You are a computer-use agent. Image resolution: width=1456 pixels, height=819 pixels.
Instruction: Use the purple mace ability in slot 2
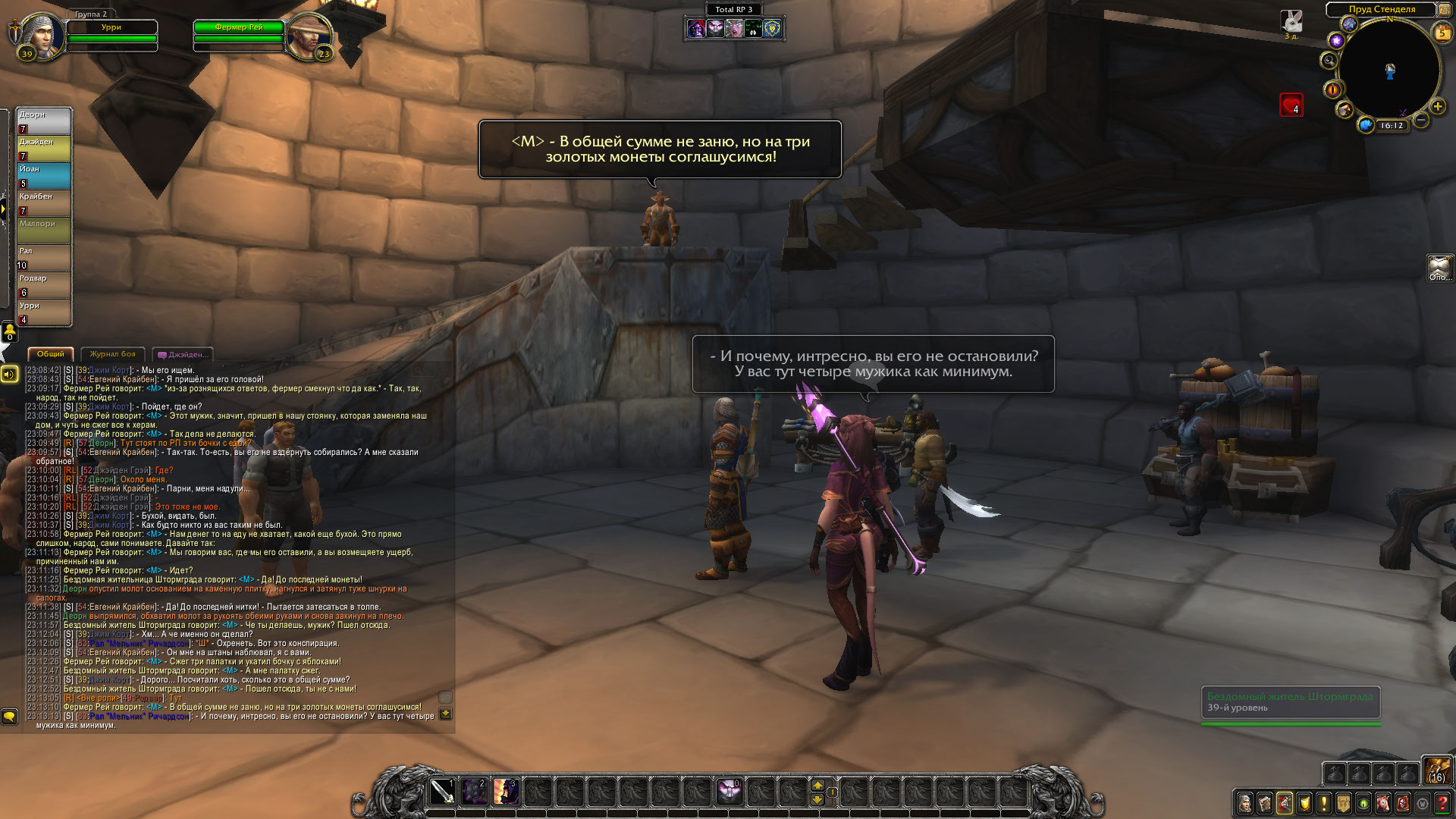(x=474, y=792)
